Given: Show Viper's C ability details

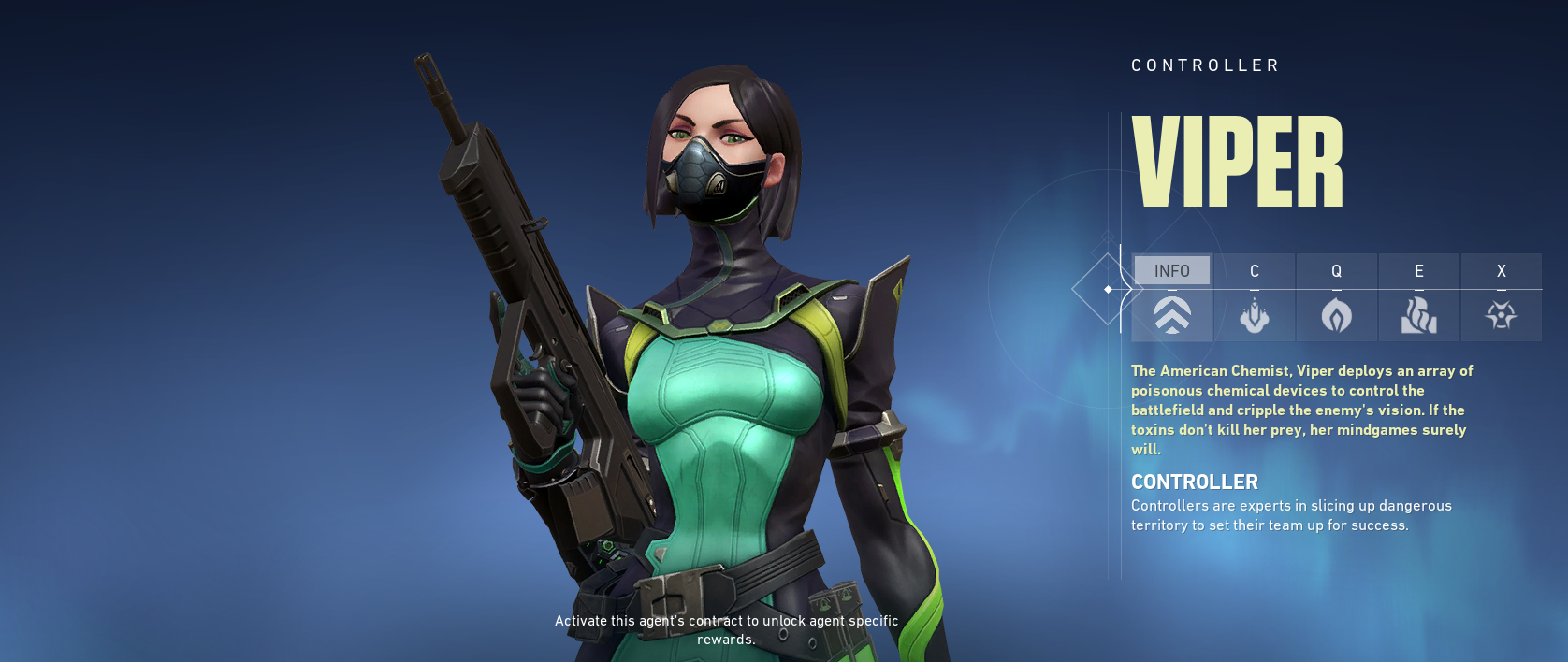Looking at the screenshot, I should coord(1255,297).
